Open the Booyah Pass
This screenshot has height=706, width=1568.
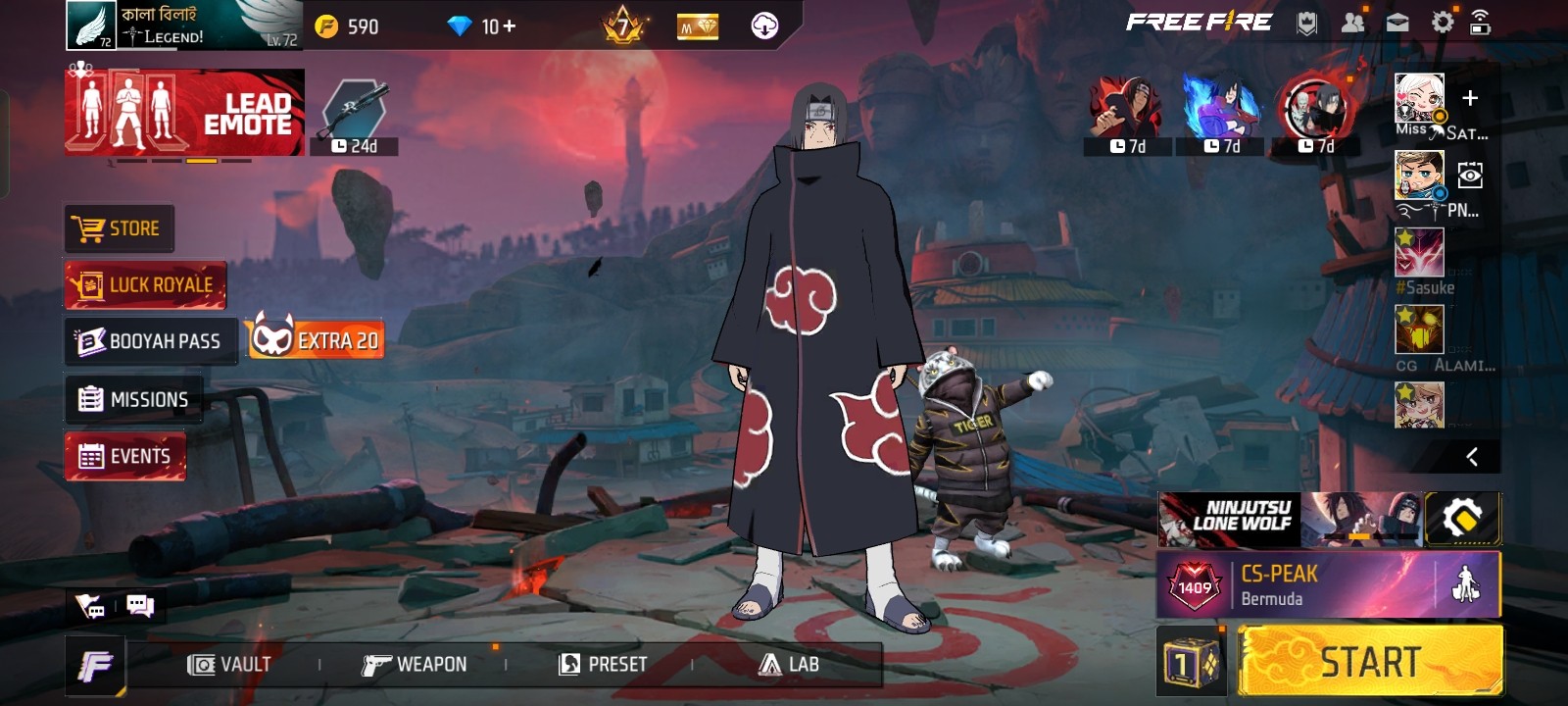(151, 341)
